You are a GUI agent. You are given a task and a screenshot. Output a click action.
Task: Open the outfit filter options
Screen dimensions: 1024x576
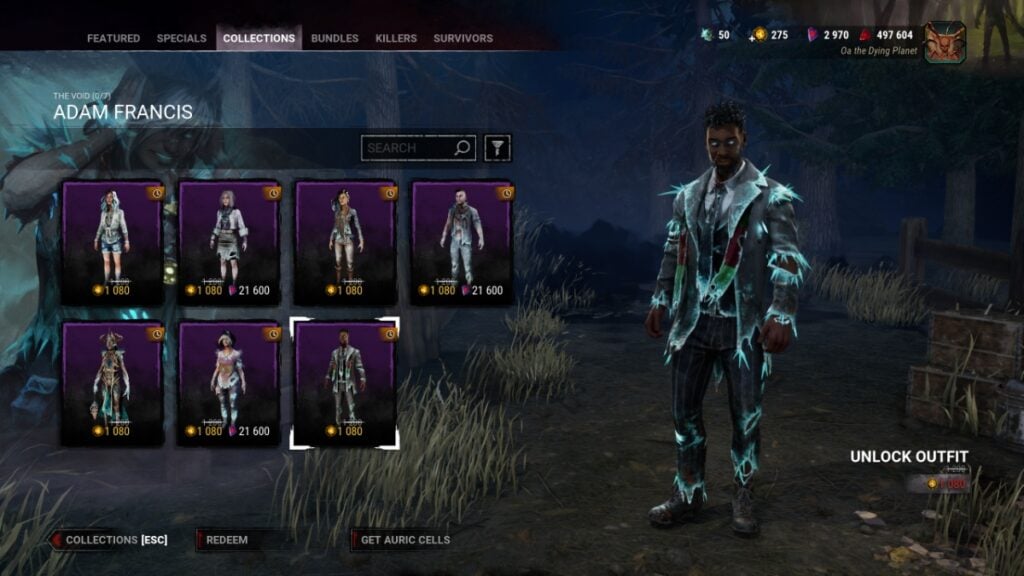tap(497, 148)
